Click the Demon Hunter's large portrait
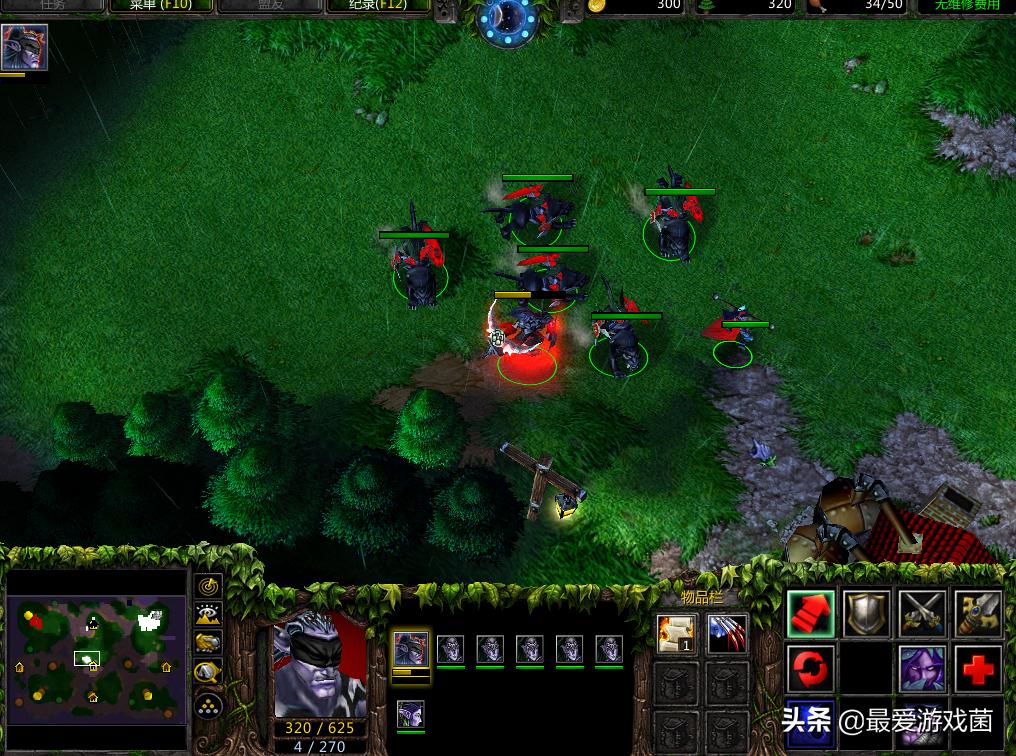Screen dimensions: 1016x756 (x=320, y=664)
